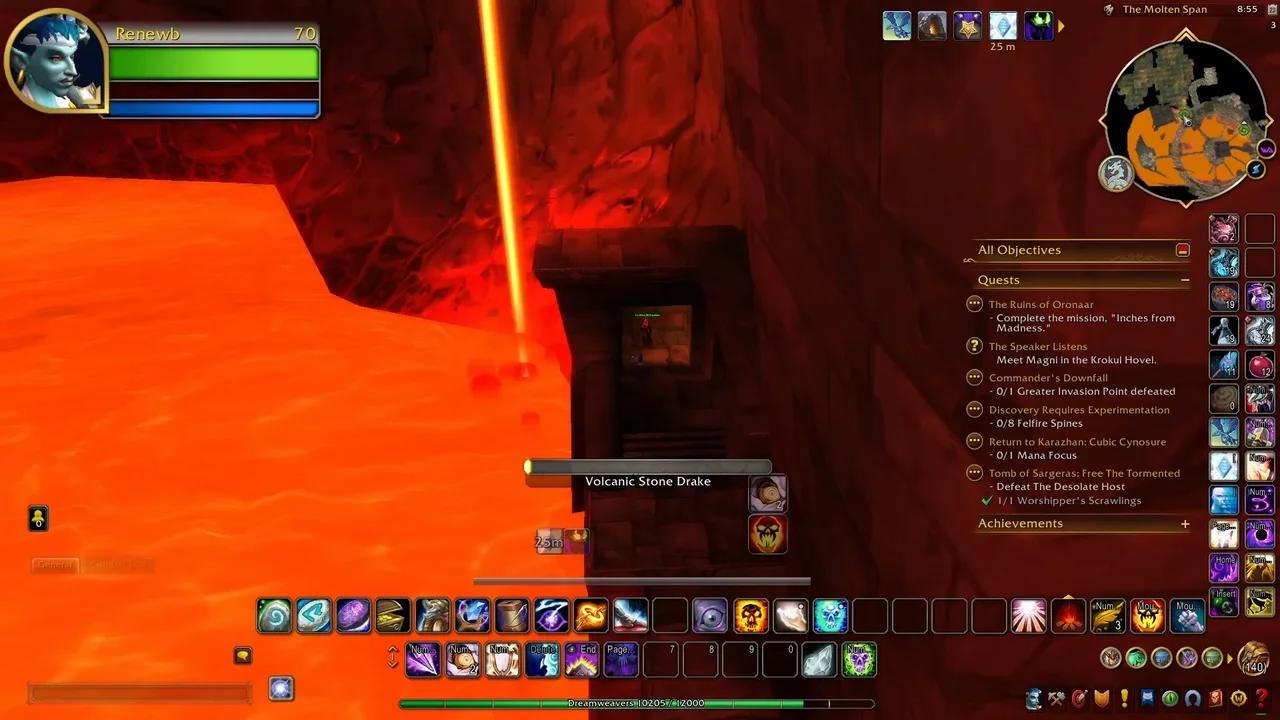Toggle the chat menu speech bubble
This screenshot has width=1280, height=720.
[243, 655]
